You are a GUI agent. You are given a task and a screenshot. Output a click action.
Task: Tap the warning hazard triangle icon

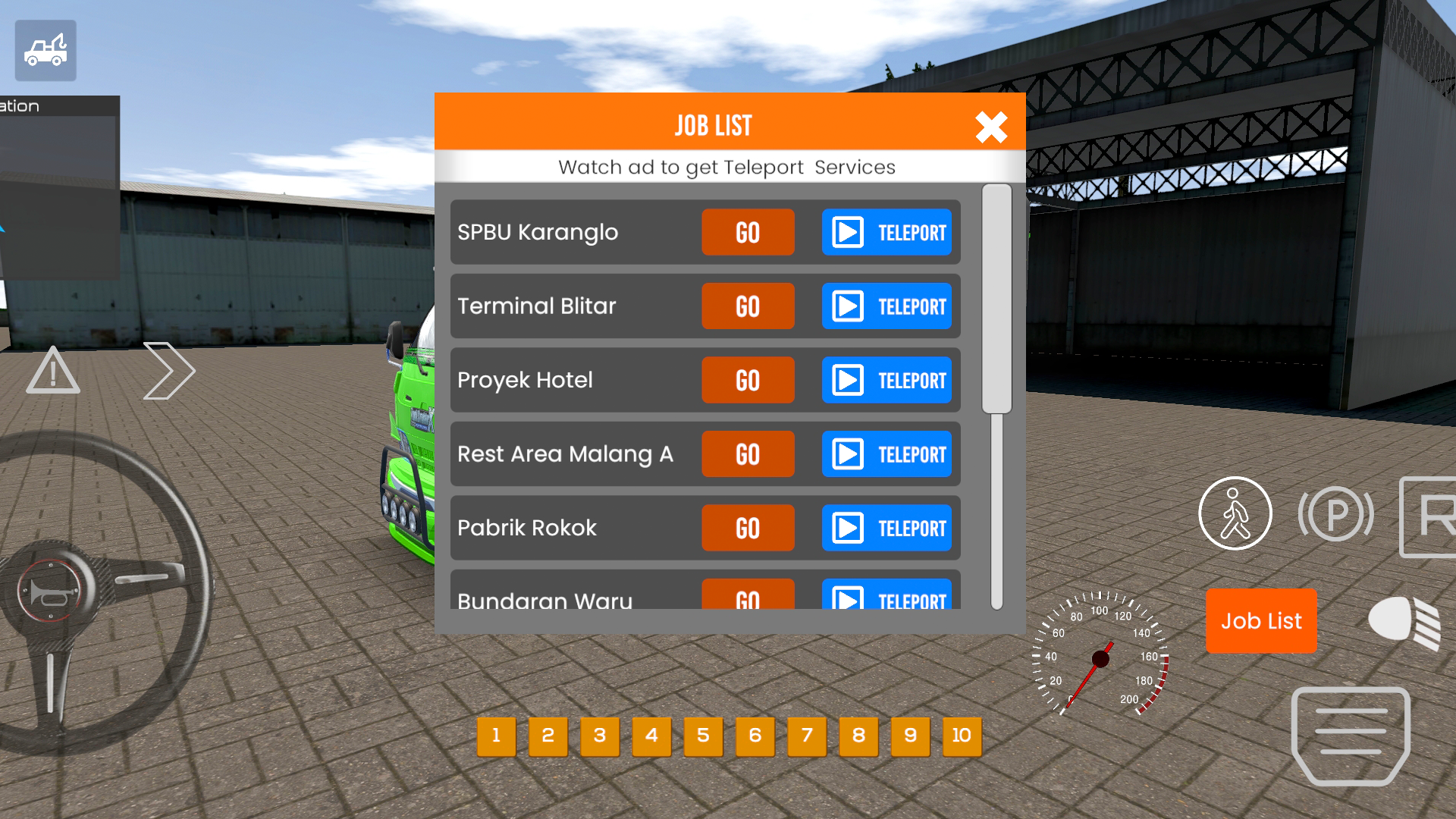pos(52,371)
